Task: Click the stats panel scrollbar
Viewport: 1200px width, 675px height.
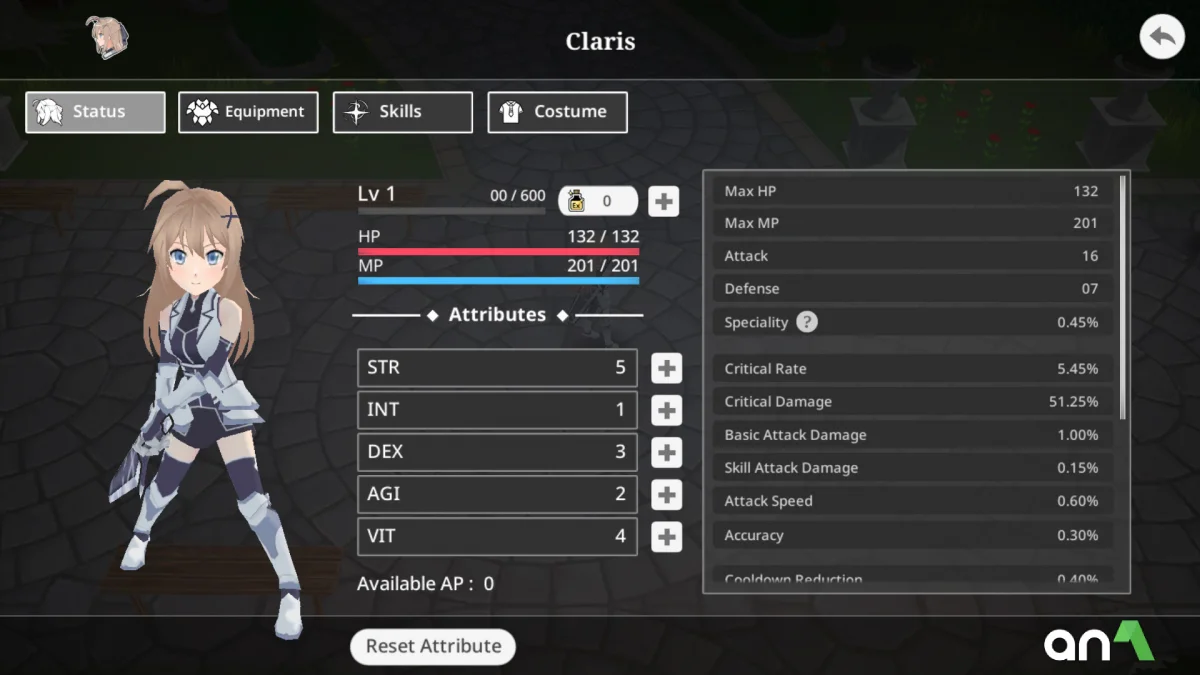Action: pyautogui.click(x=1123, y=297)
